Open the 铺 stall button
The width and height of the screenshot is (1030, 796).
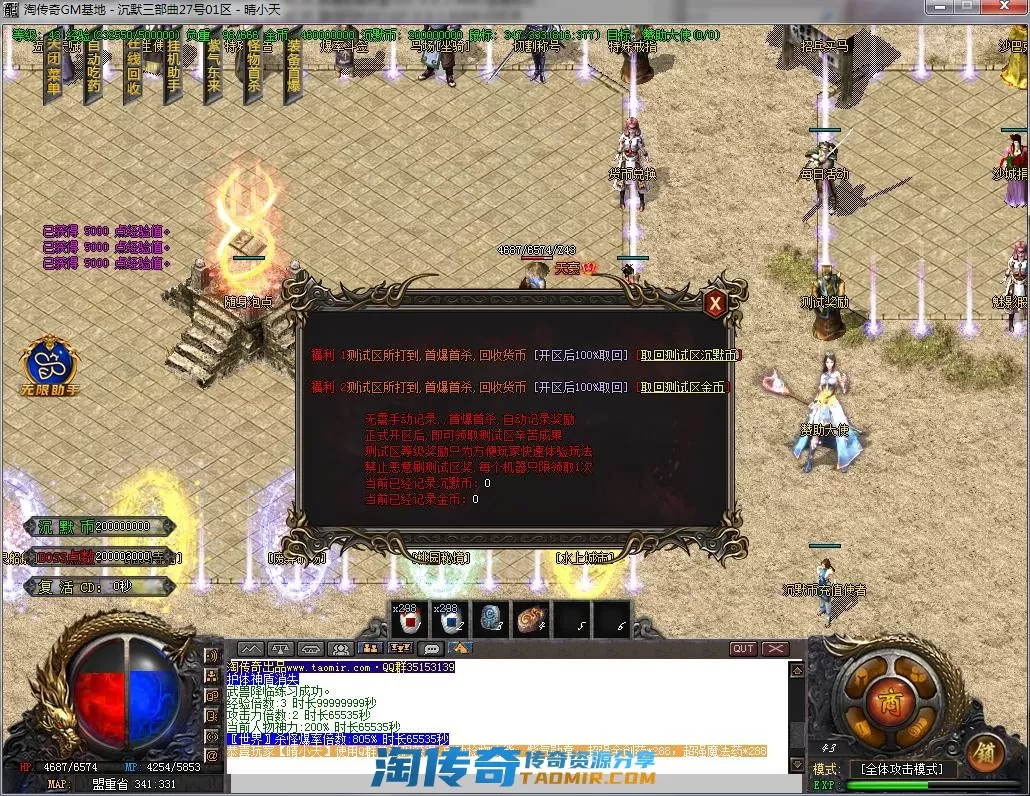tap(983, 751)
